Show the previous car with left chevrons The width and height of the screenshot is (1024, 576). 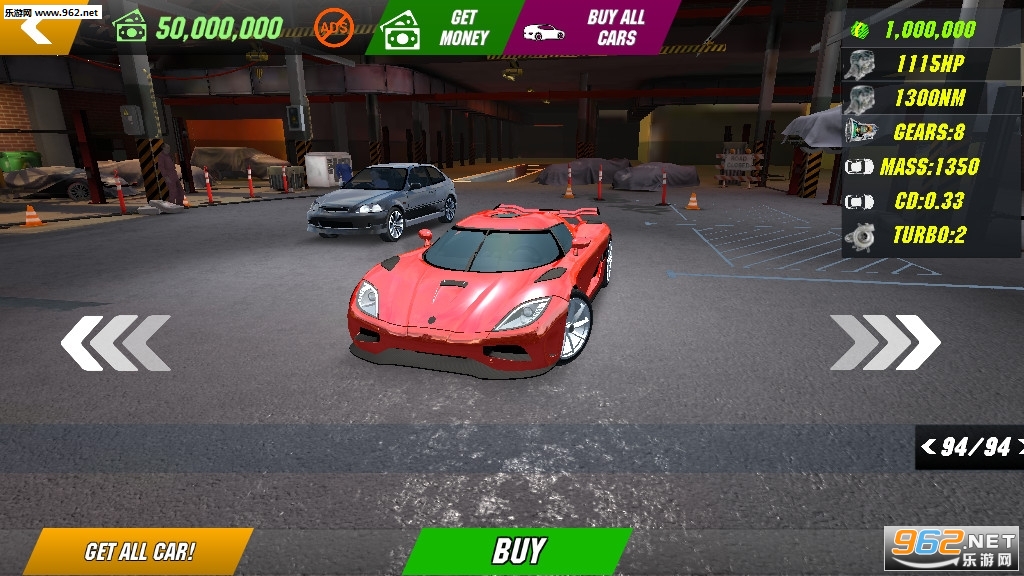tap(115, 343)
